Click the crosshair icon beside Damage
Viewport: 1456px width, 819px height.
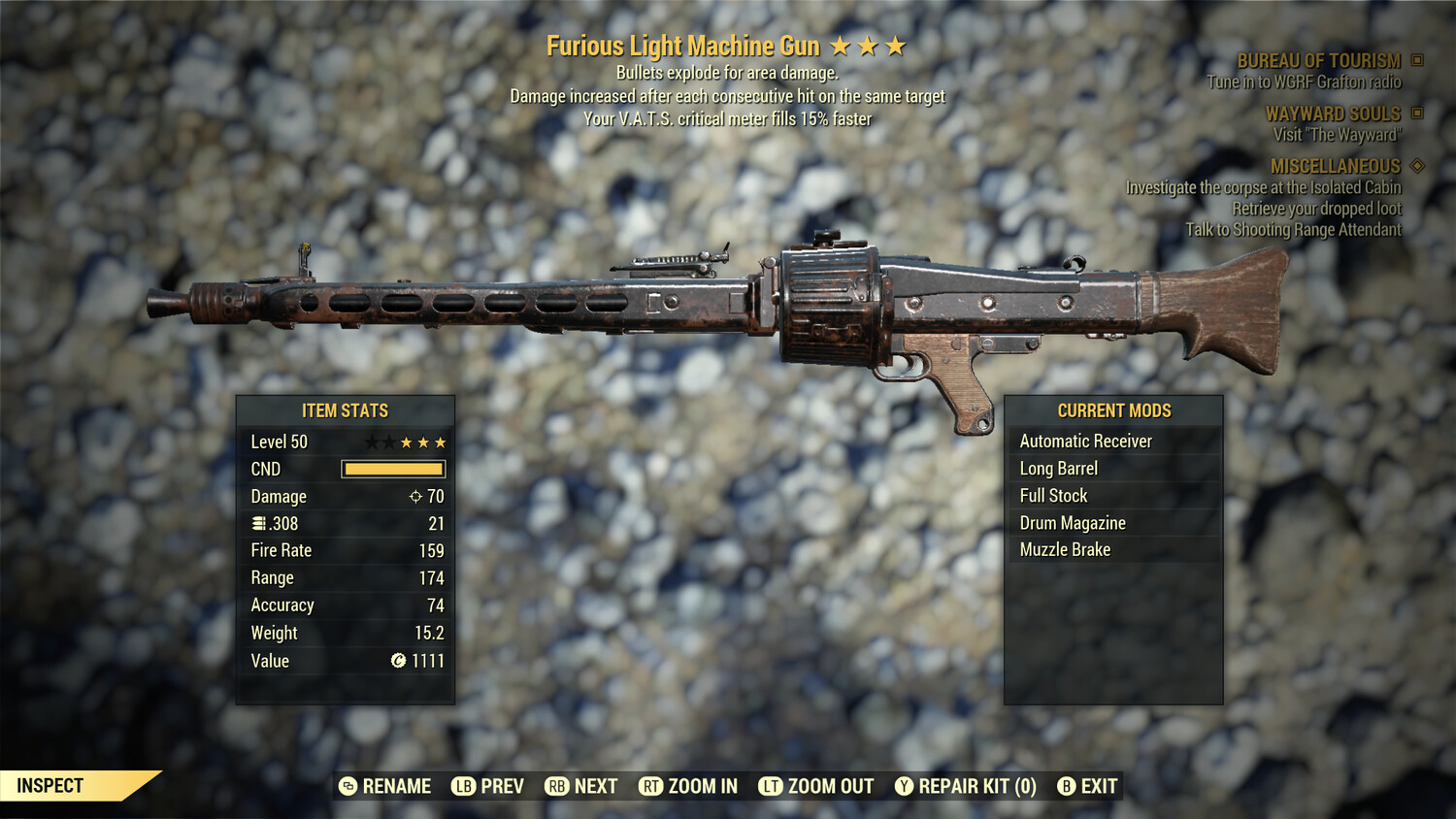point(415,496)
